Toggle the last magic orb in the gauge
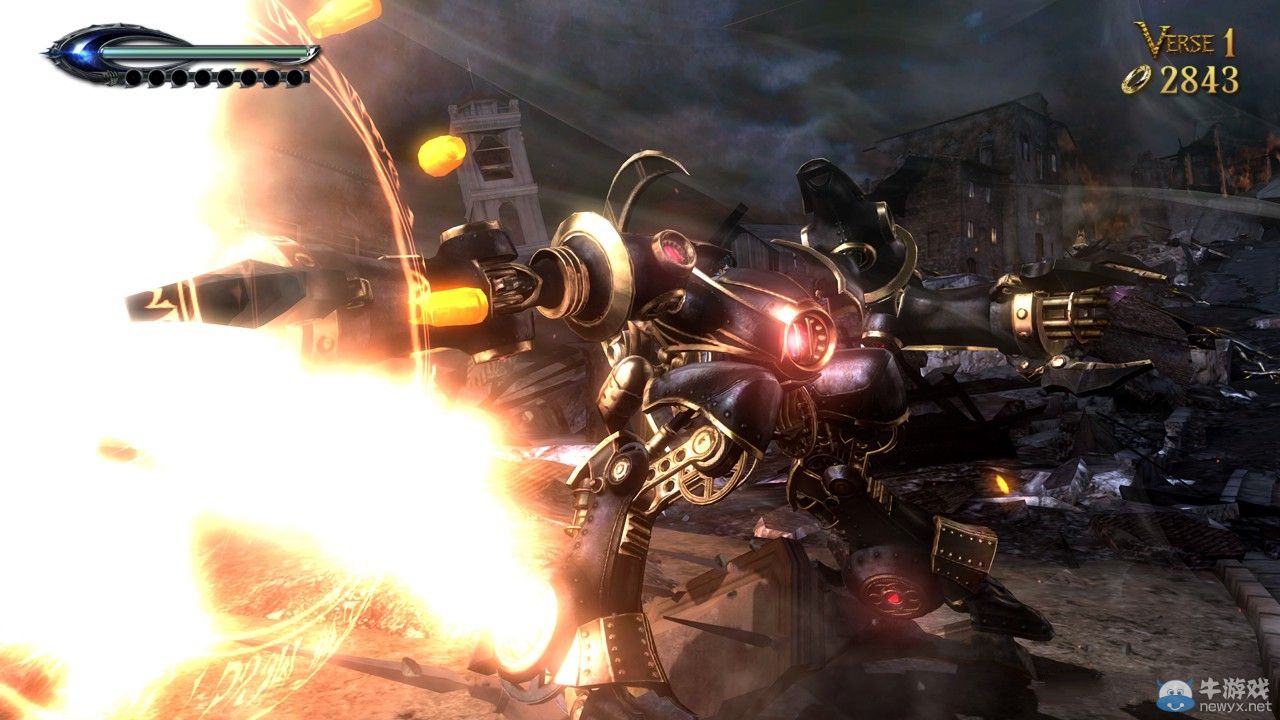The width and height of the screenshot is (1280, 720). point(295,77)
